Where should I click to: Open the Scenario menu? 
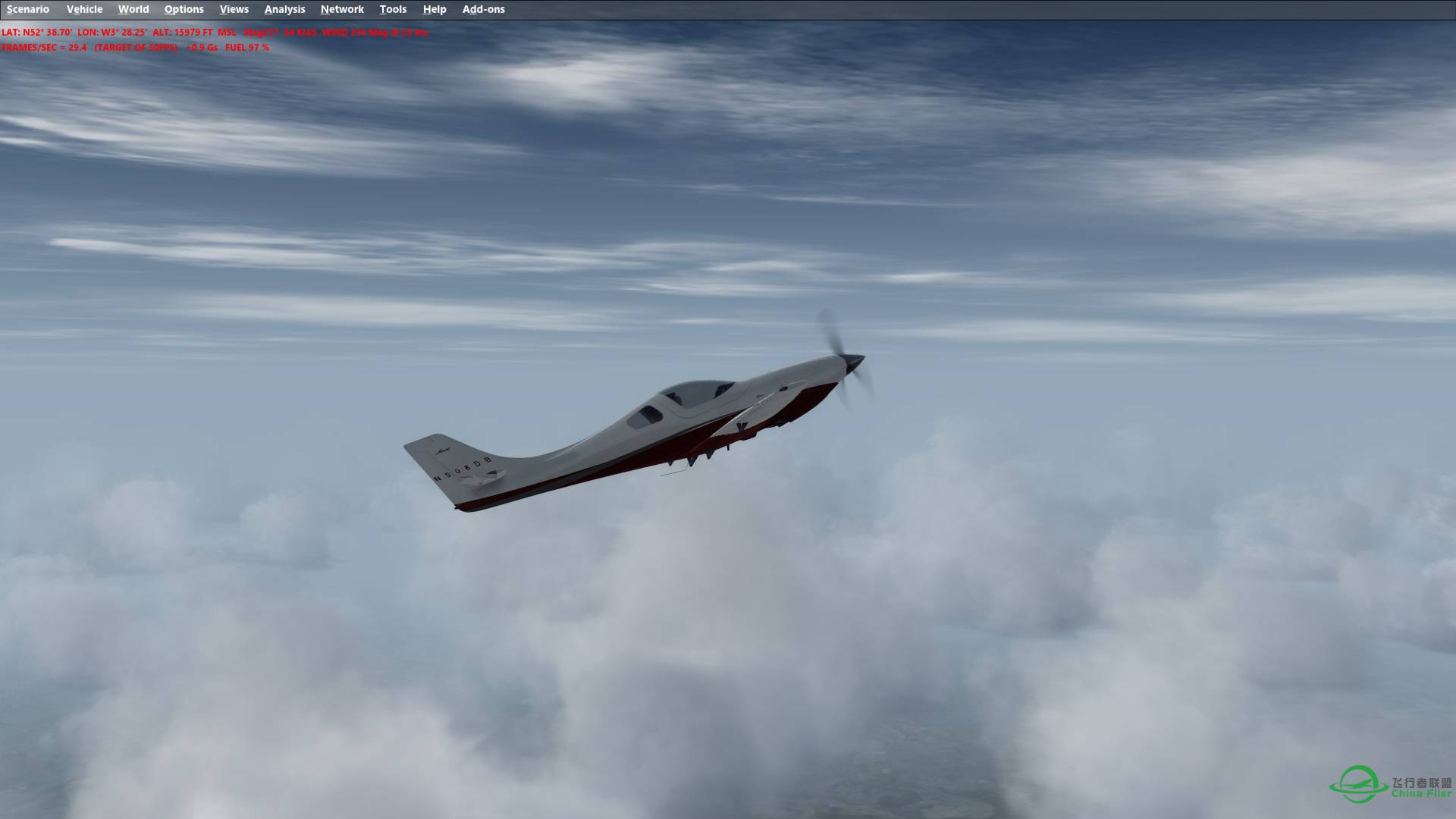pyautogui.click(x=27, y=9)
